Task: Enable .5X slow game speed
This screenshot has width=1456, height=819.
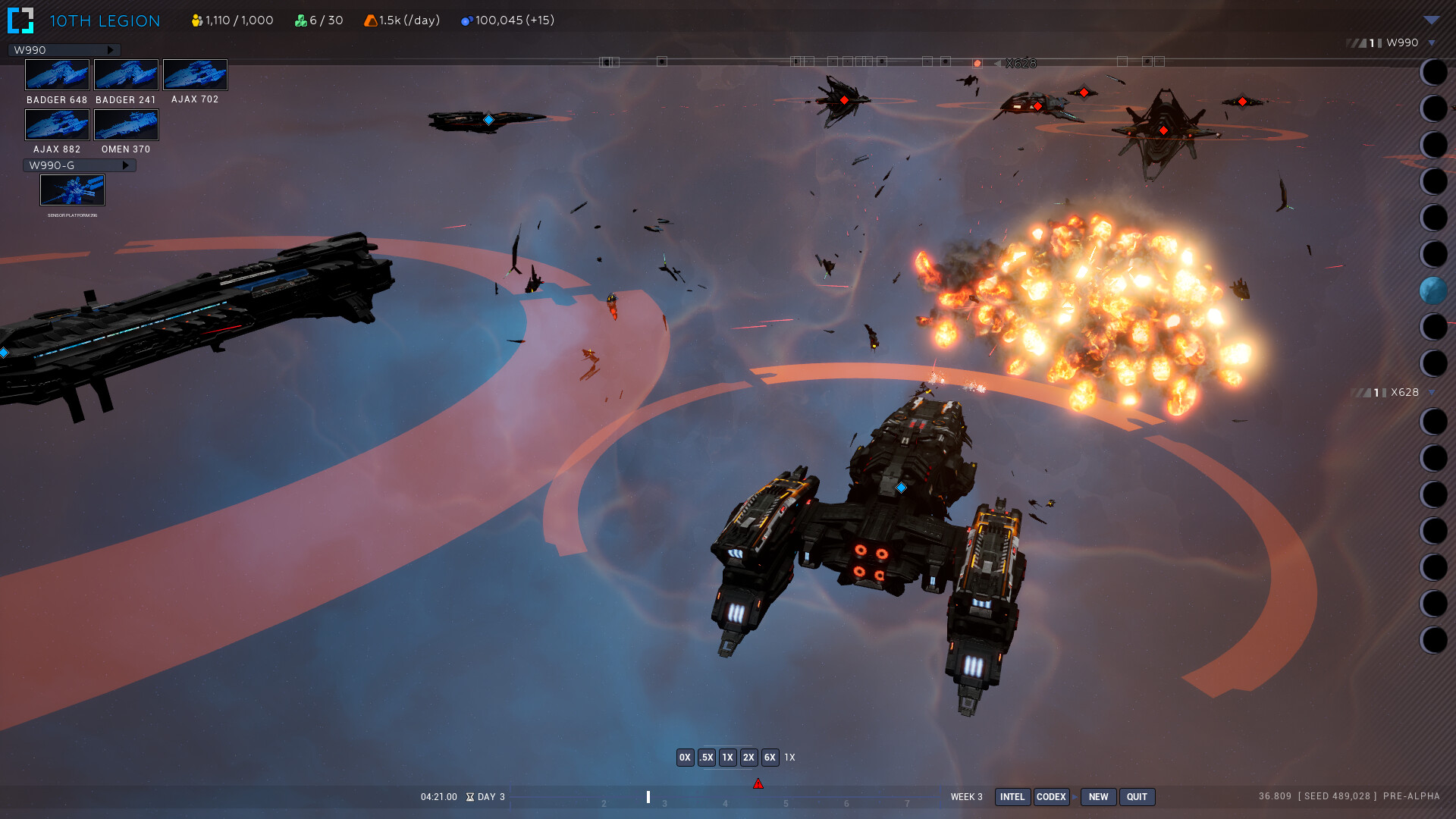Action: tap(706, 757)
